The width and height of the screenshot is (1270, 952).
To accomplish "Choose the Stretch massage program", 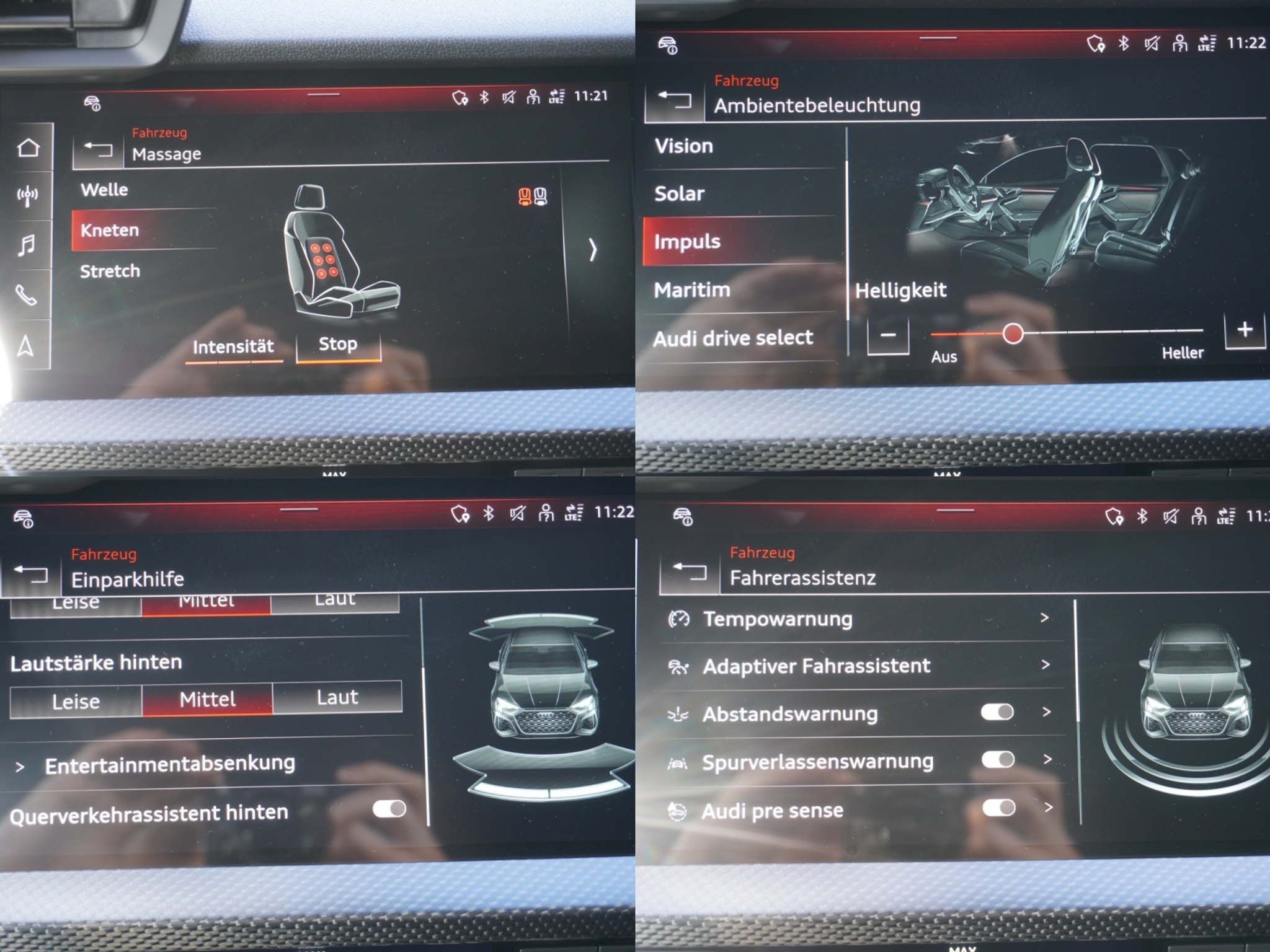I will [x=110, y=271].
